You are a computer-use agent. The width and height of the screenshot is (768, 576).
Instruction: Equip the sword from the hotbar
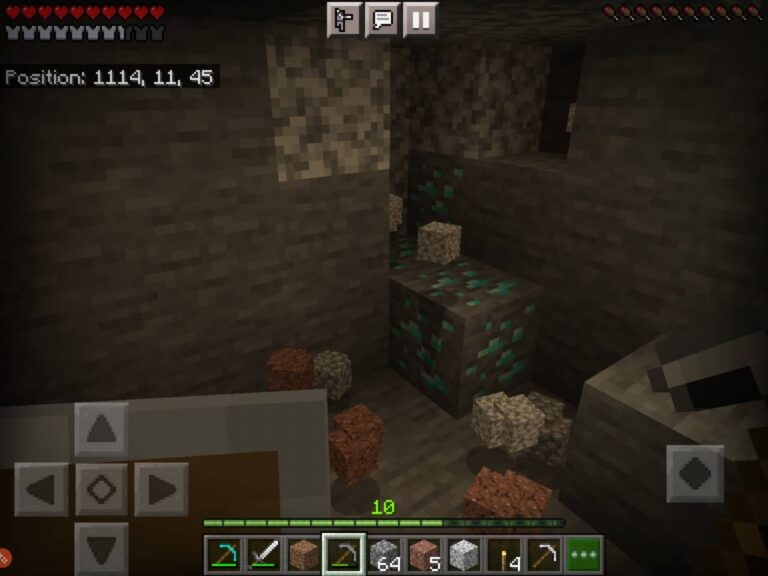pos(262,555)
